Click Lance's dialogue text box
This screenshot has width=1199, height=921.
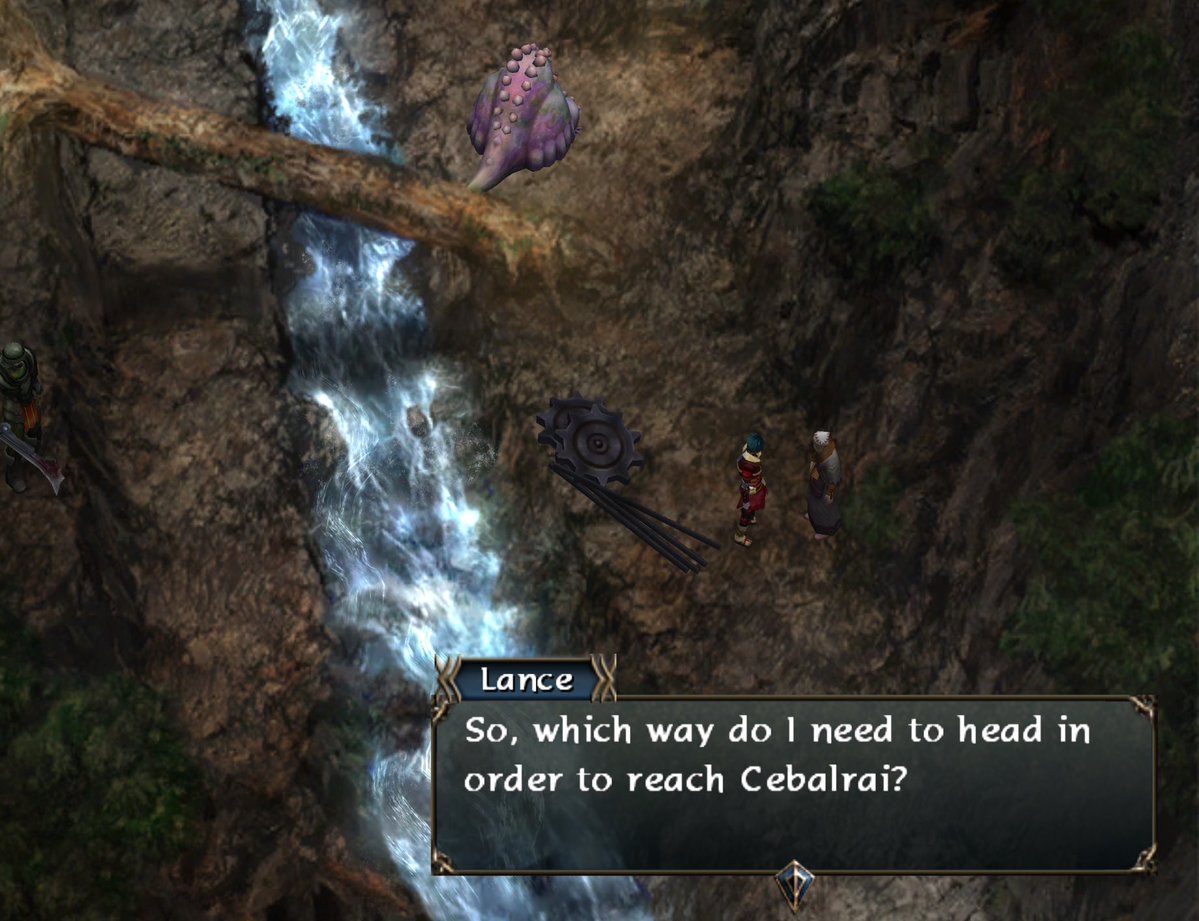pyautogui.click(x=793, y=783)
